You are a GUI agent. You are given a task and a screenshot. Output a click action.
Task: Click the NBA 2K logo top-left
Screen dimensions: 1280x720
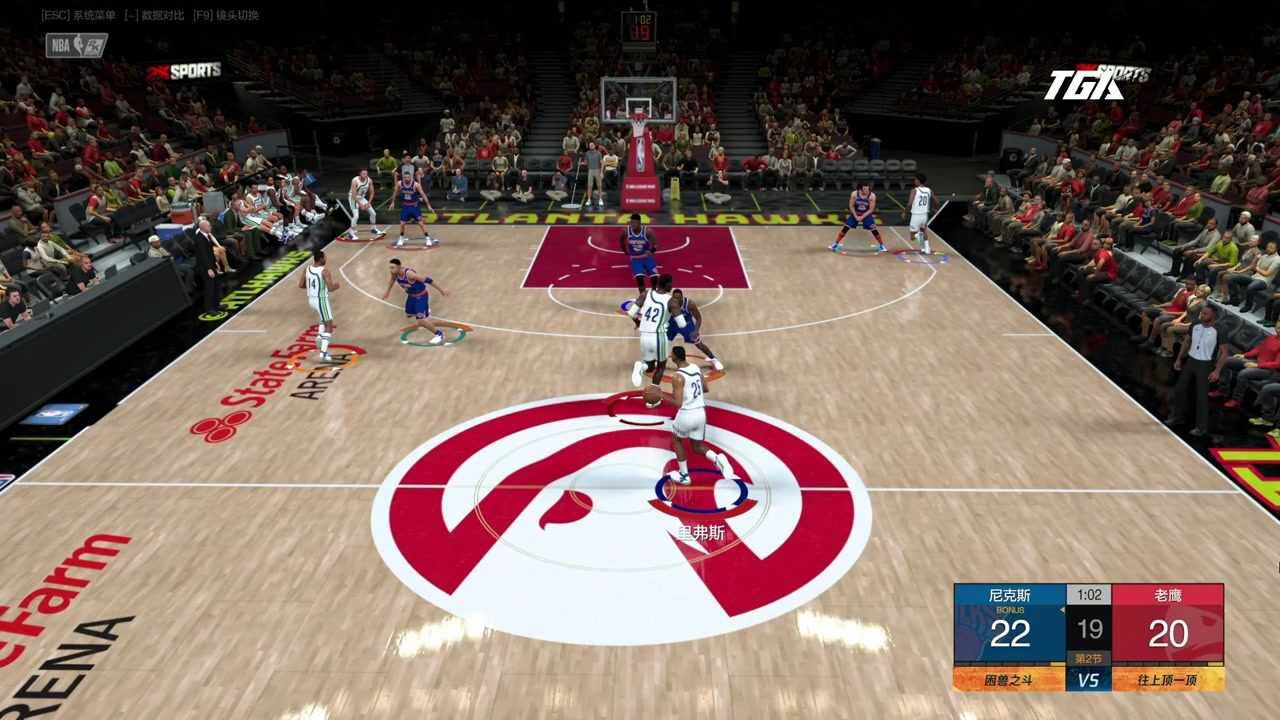77,45
